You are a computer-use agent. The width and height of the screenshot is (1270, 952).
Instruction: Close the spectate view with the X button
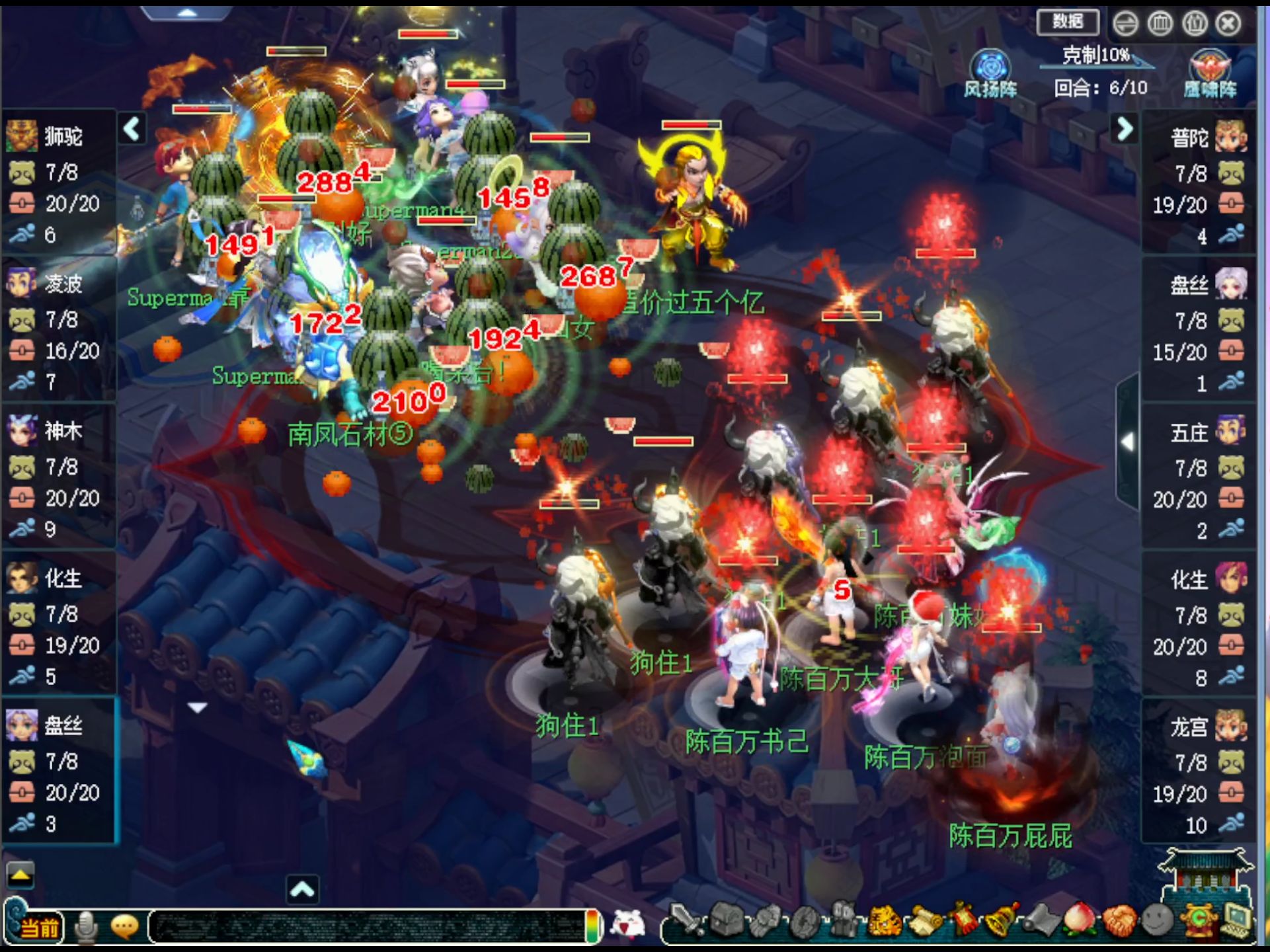click(x=1228, y=24)
